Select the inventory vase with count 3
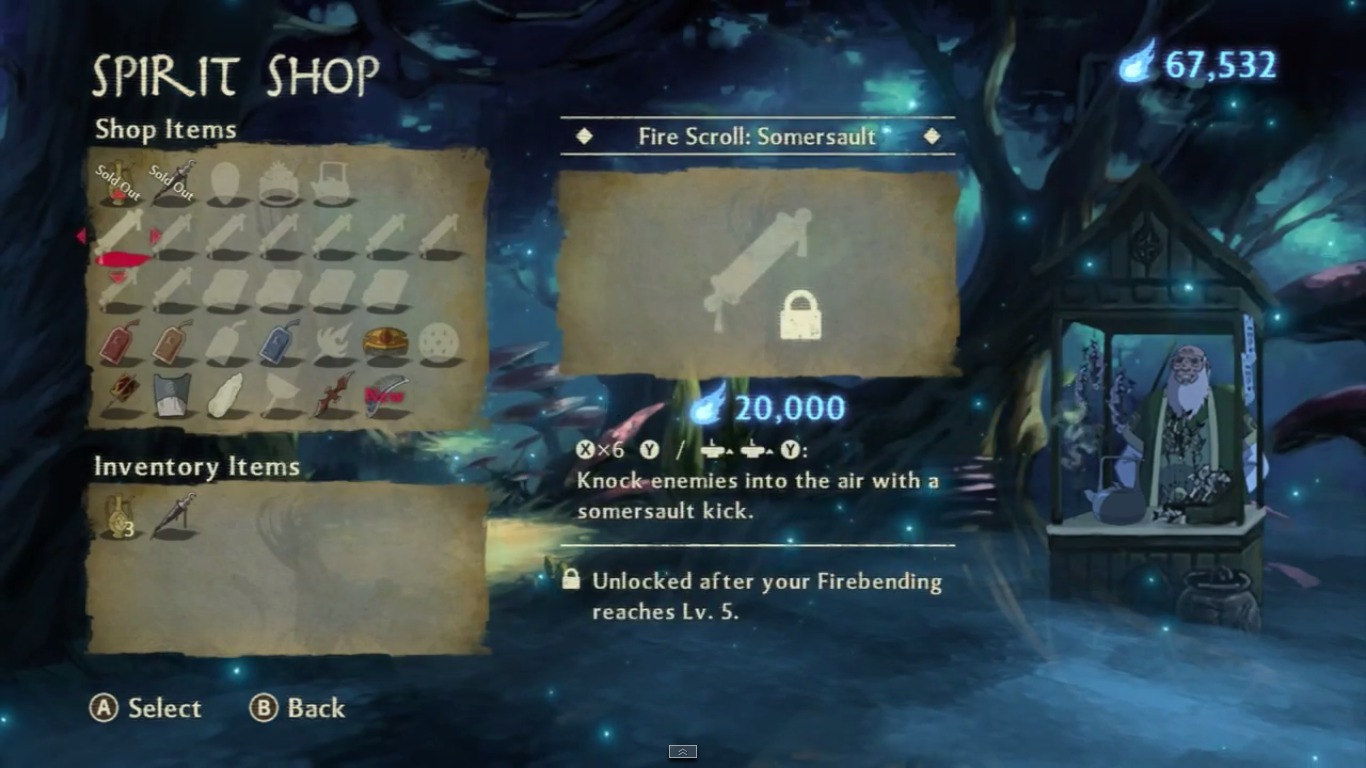Image resolution: width=1366 pixels, height=768 pixels. pyautogui.click(x=119, y=516)
